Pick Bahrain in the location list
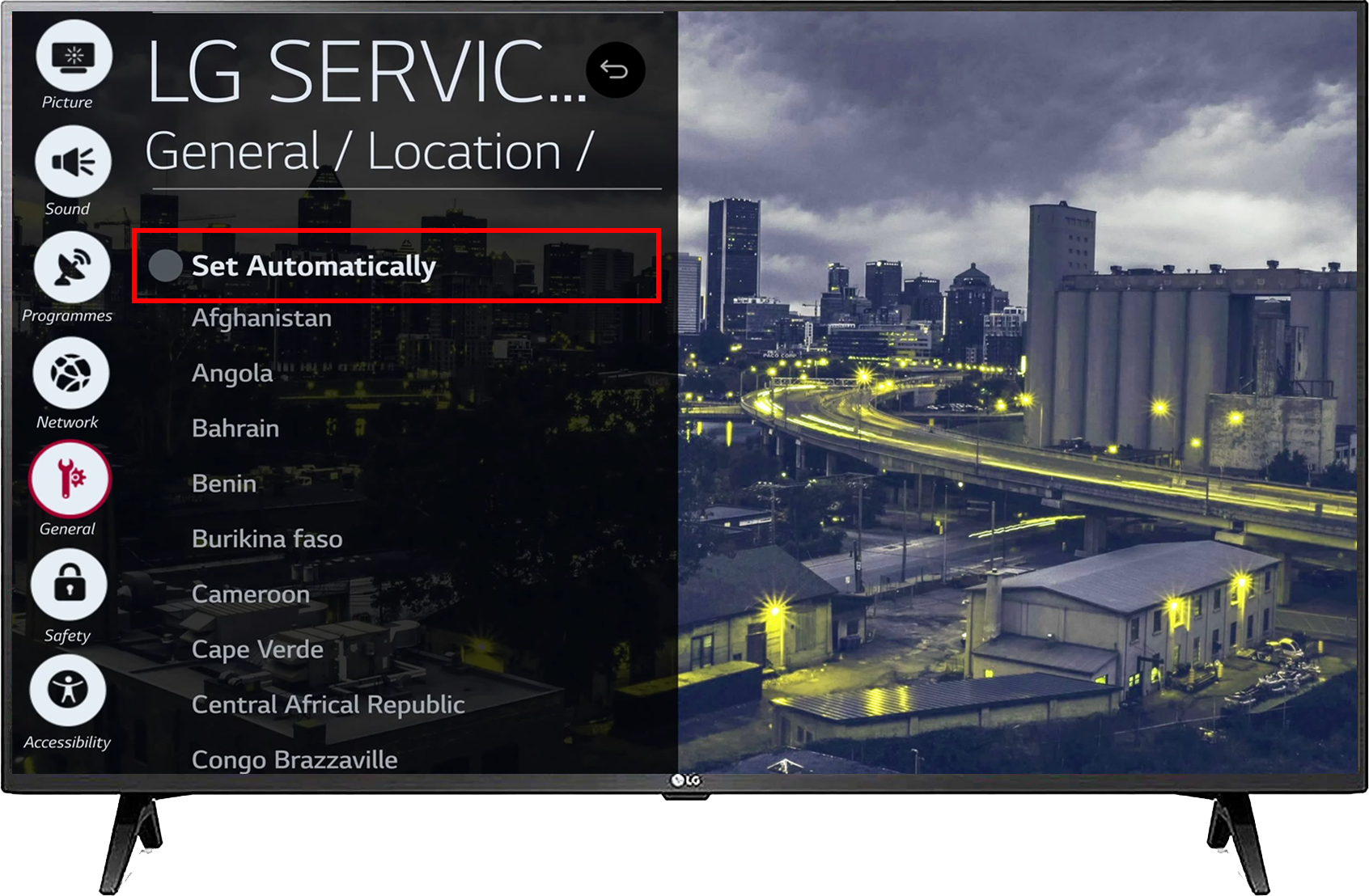The image size is (1369, 896). (235, 428)
